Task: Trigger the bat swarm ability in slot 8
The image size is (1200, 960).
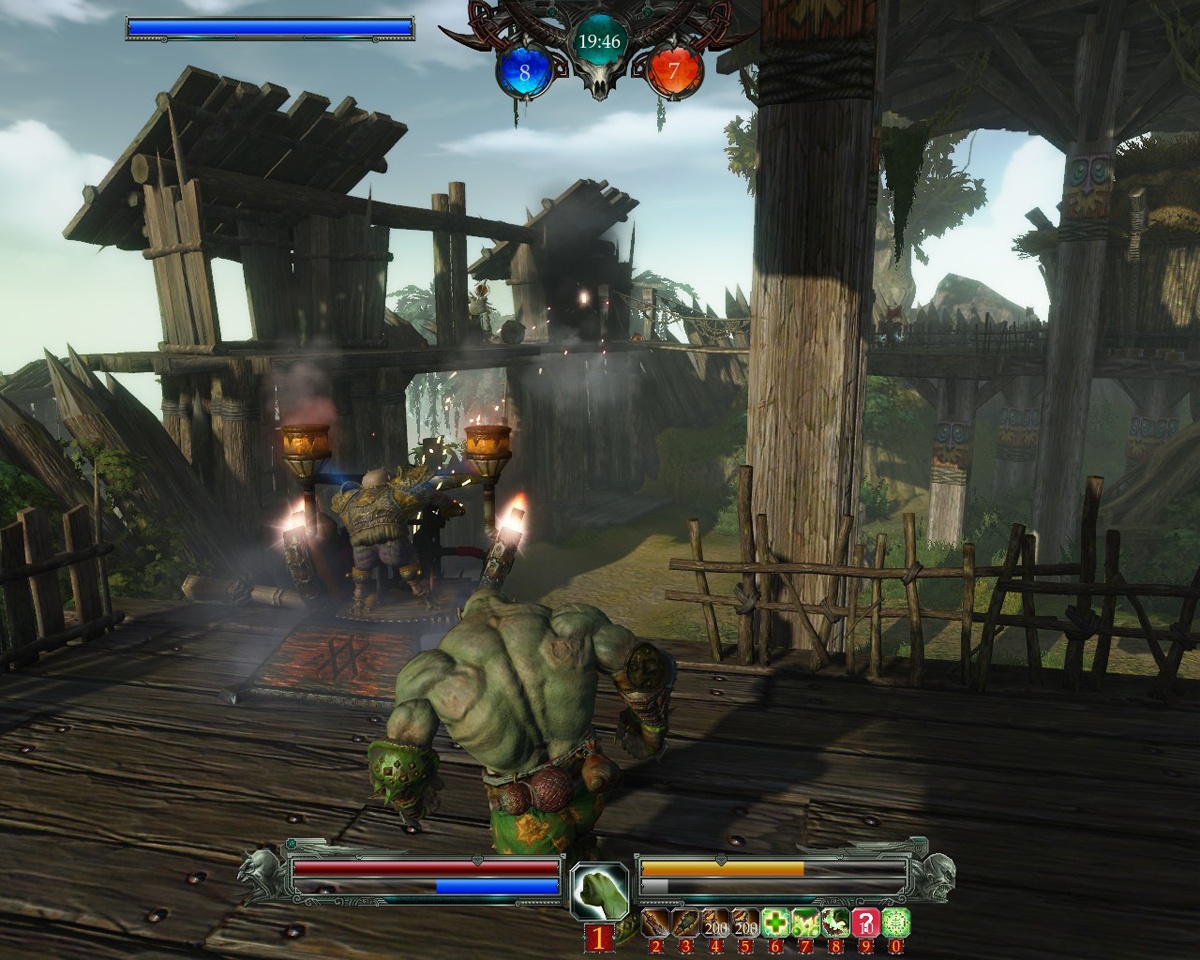Action: 836,922
